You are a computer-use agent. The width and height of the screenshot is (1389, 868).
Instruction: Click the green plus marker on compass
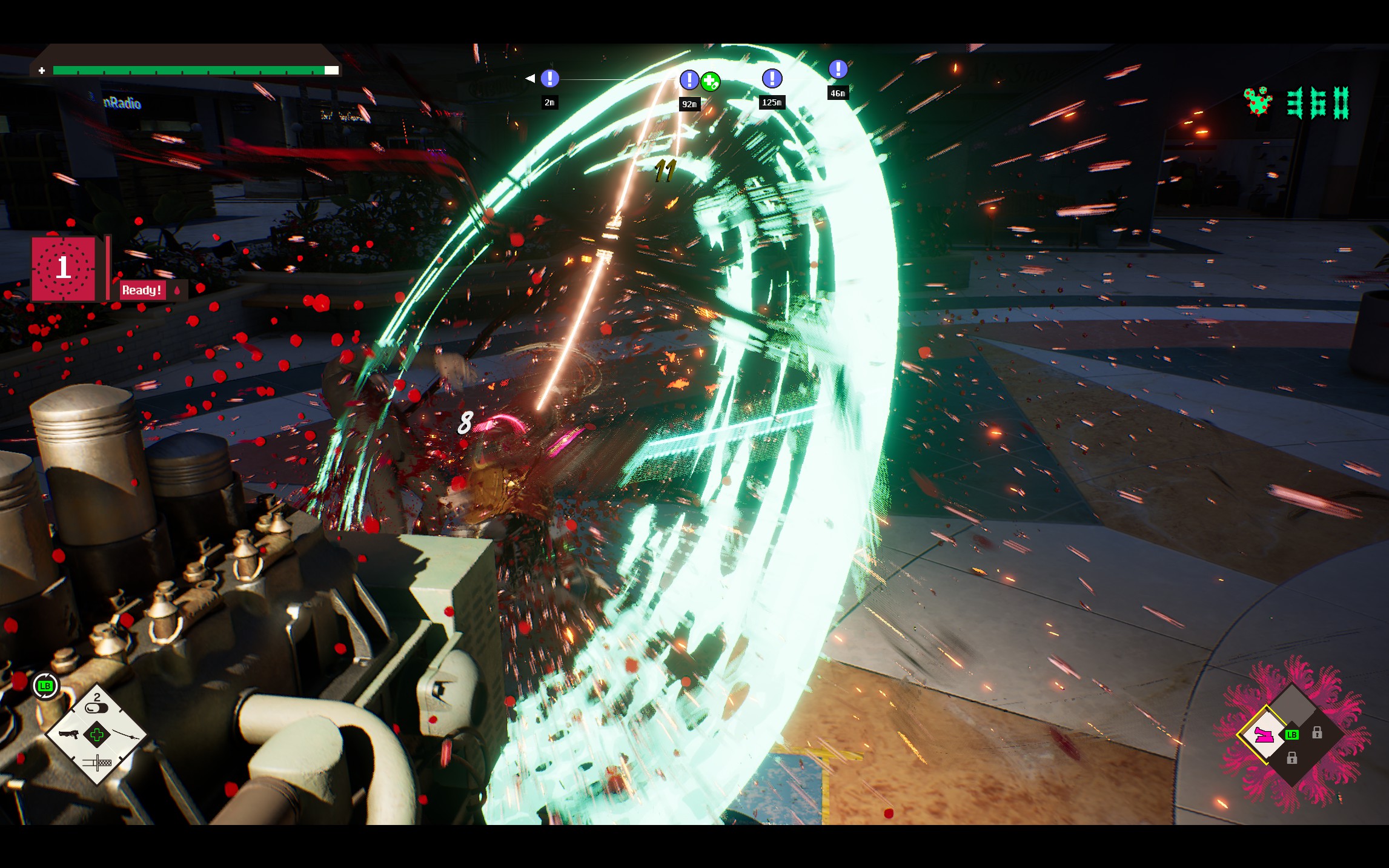click(x=711, y=81)
